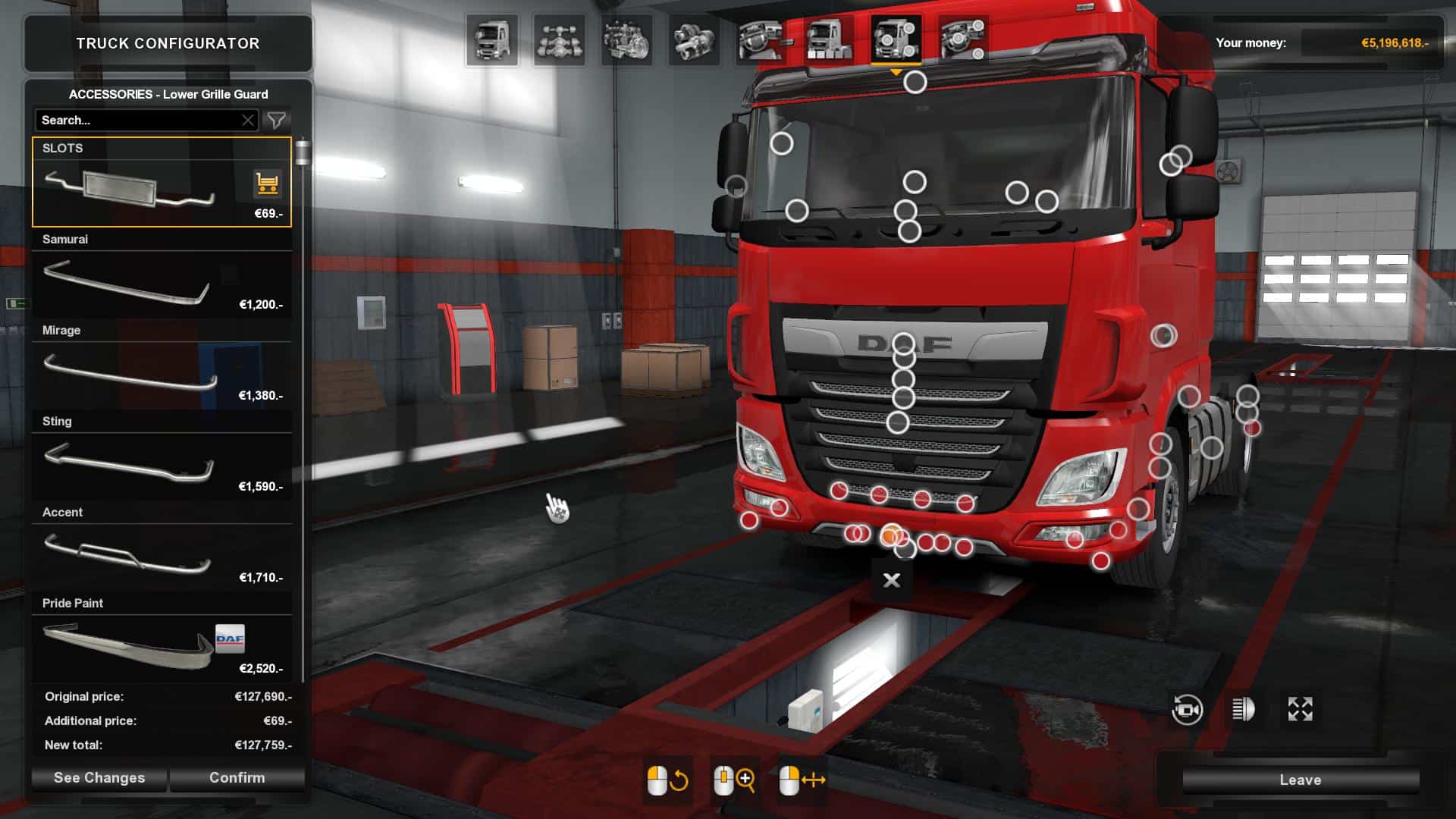
Task: Switch to the transmission category tab
Action: (x=693, y=40)
